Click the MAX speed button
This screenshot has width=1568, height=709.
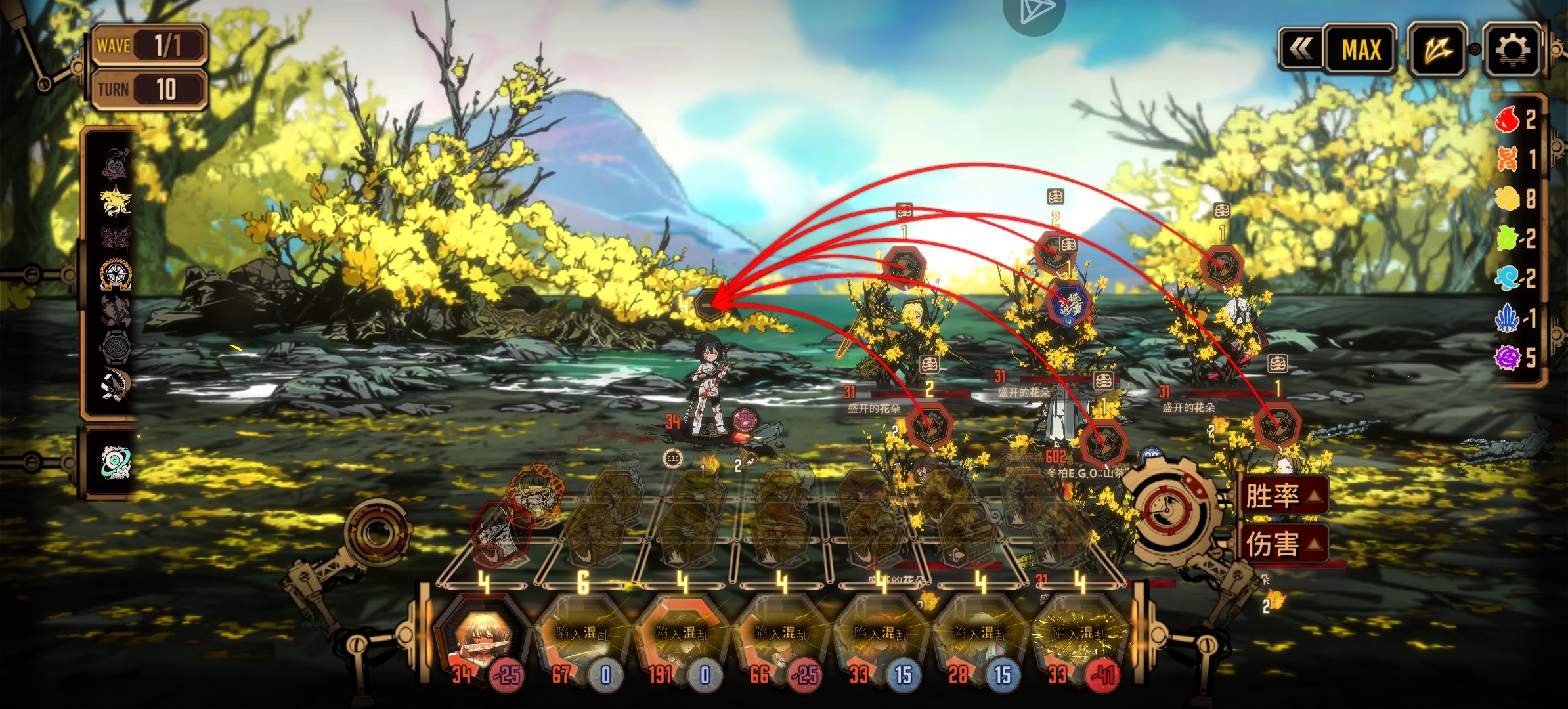pos(1361,49)
